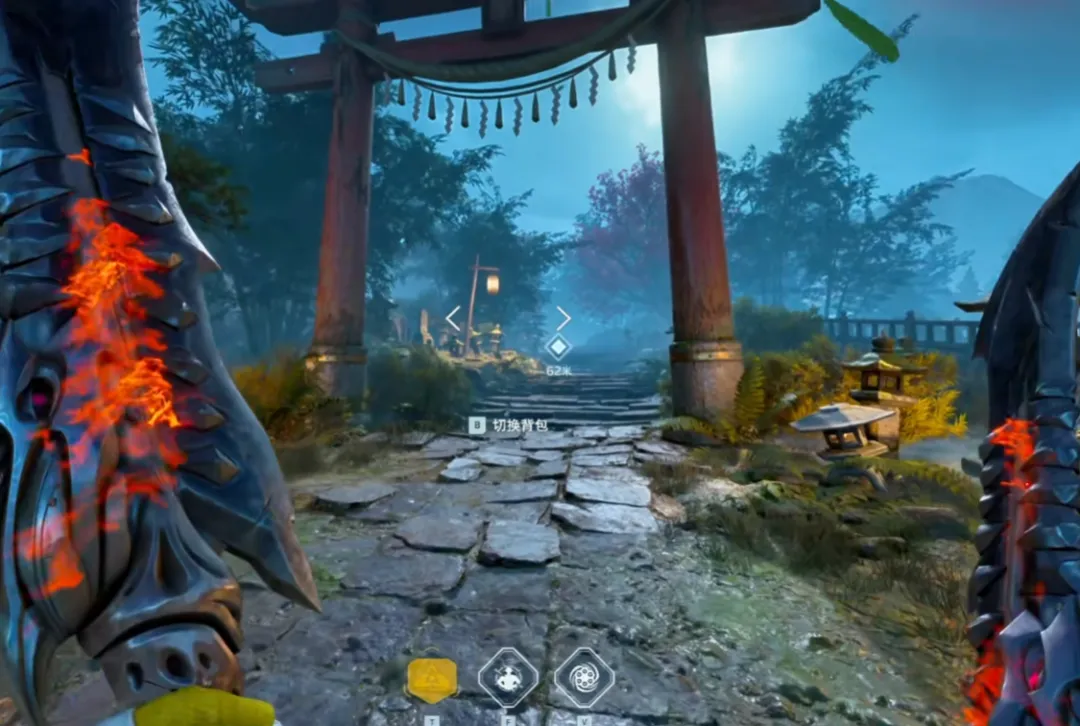Click the left arrow bracket
Viewport: 1080px width, 726px height.
[453, 318]
